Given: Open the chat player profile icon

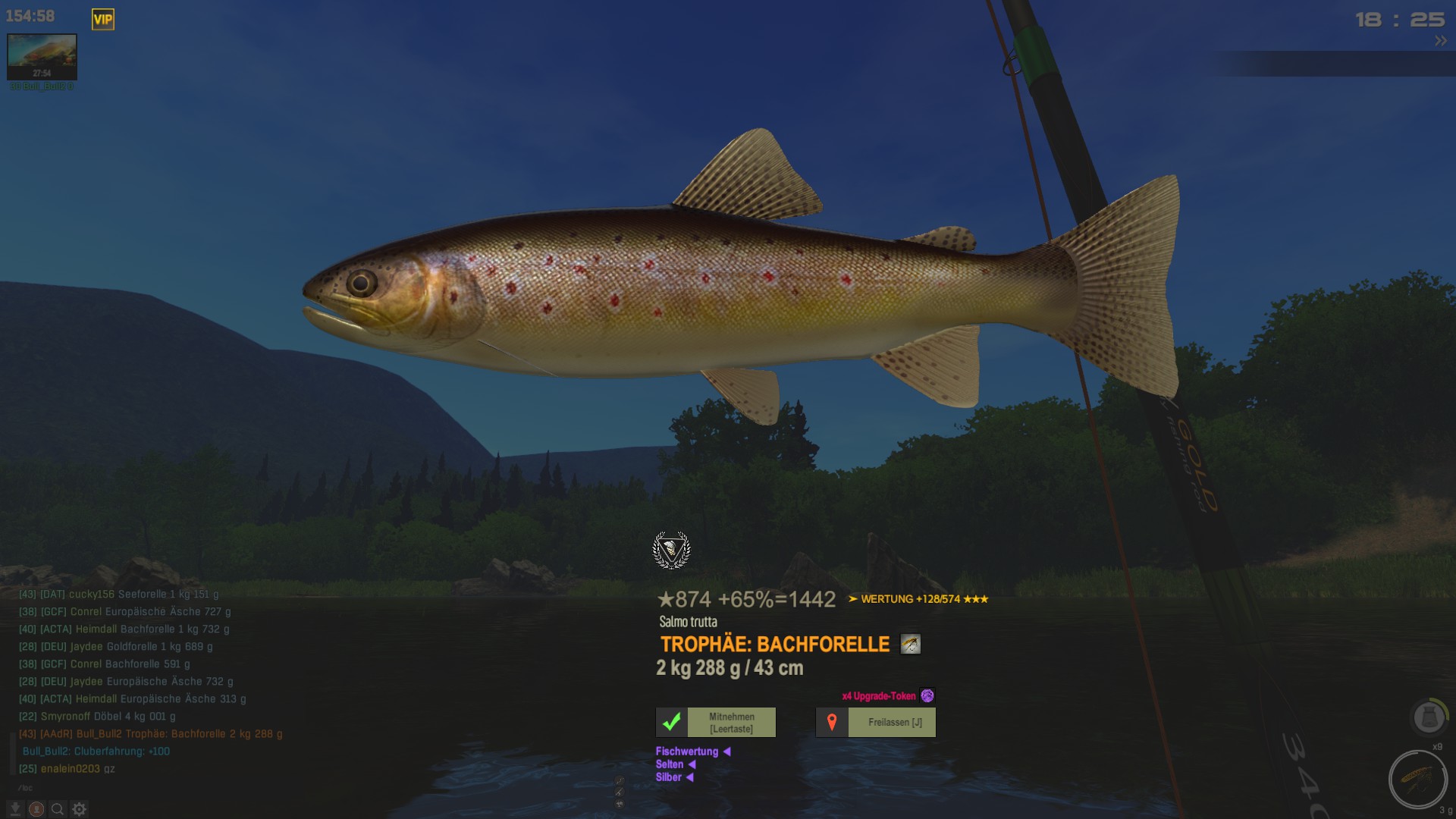Looking at the screenshot, I should (x=36, y=809).
